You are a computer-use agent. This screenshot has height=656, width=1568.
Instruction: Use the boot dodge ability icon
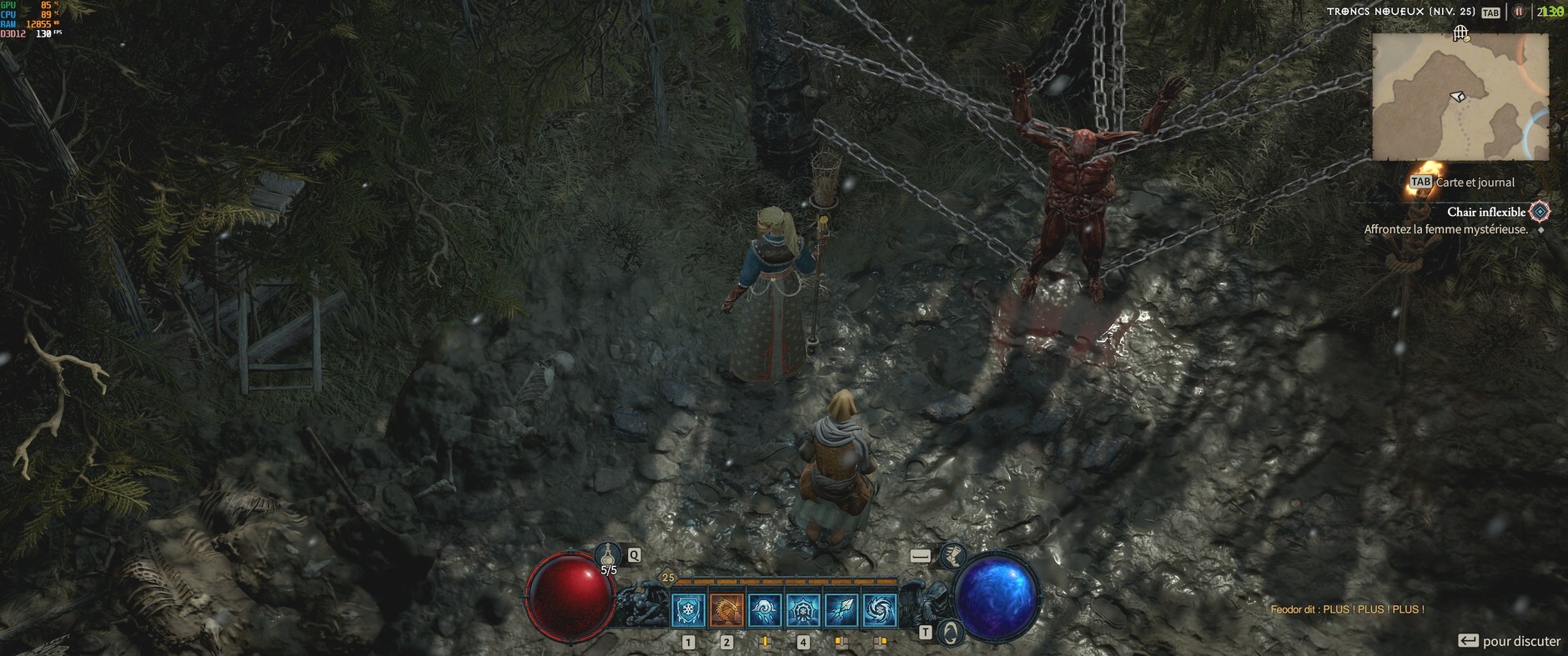952,554
